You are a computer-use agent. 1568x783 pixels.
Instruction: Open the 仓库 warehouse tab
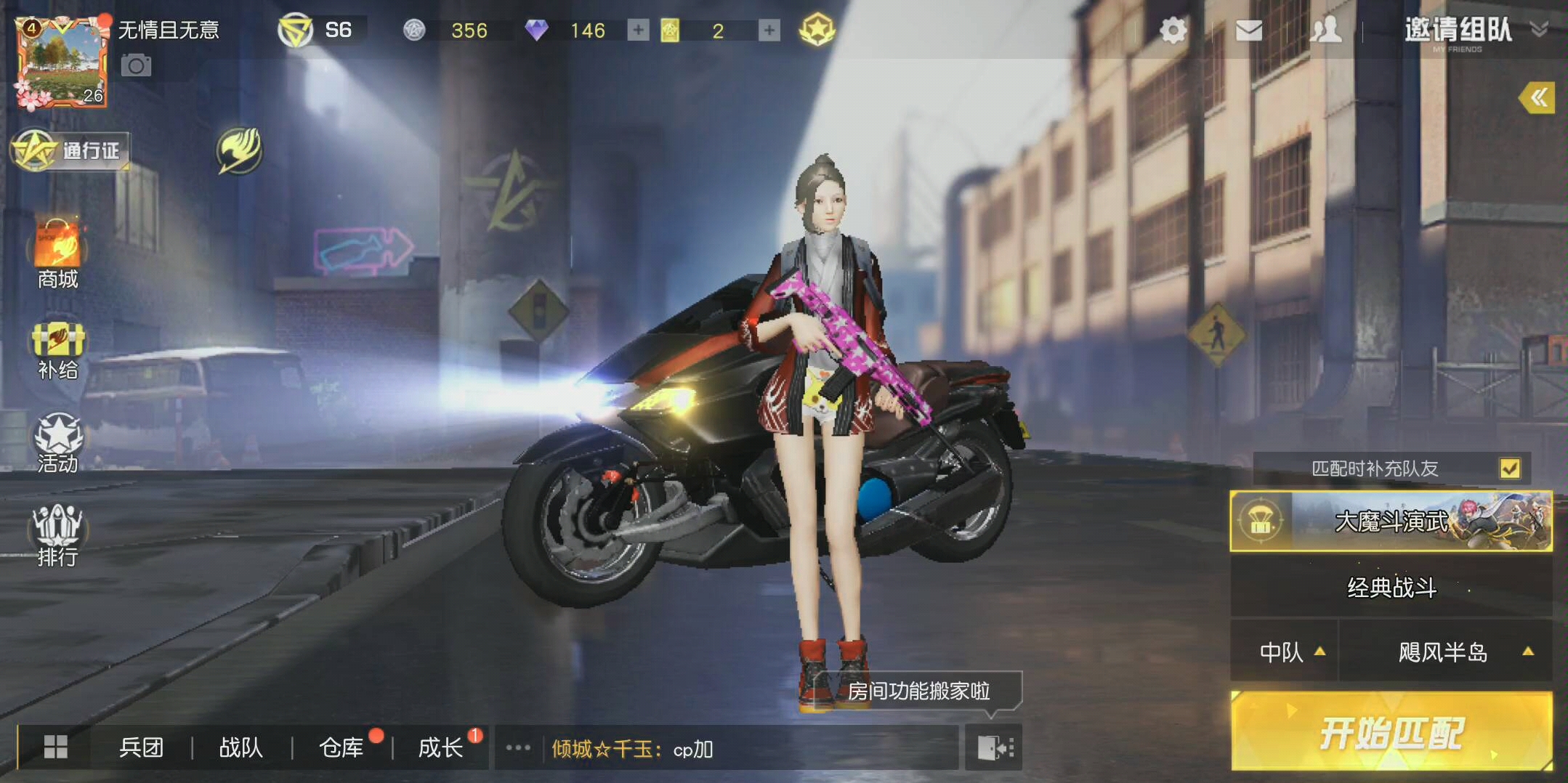(342, 747)
